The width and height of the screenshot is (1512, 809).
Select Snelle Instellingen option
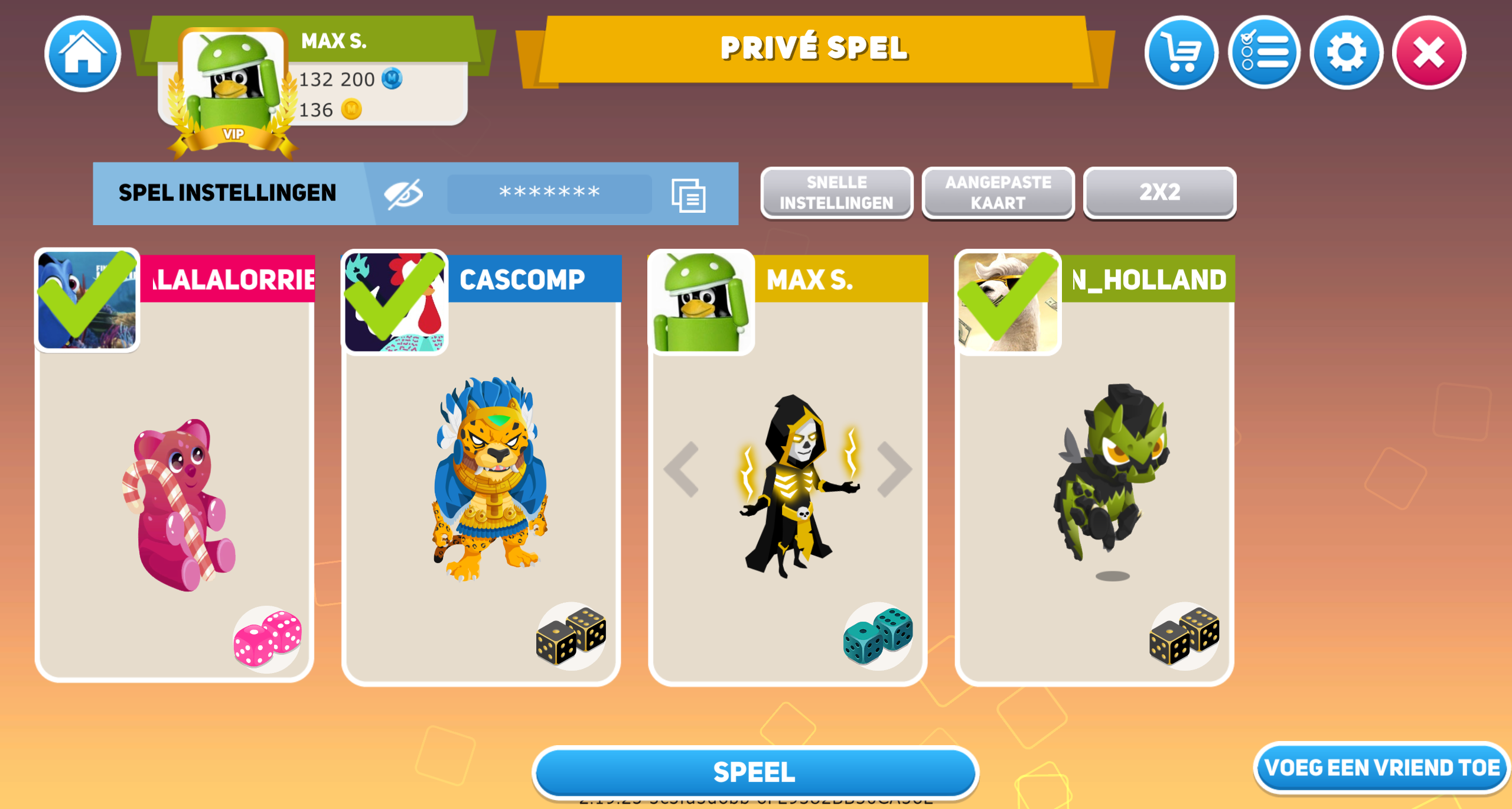[836, 193]
